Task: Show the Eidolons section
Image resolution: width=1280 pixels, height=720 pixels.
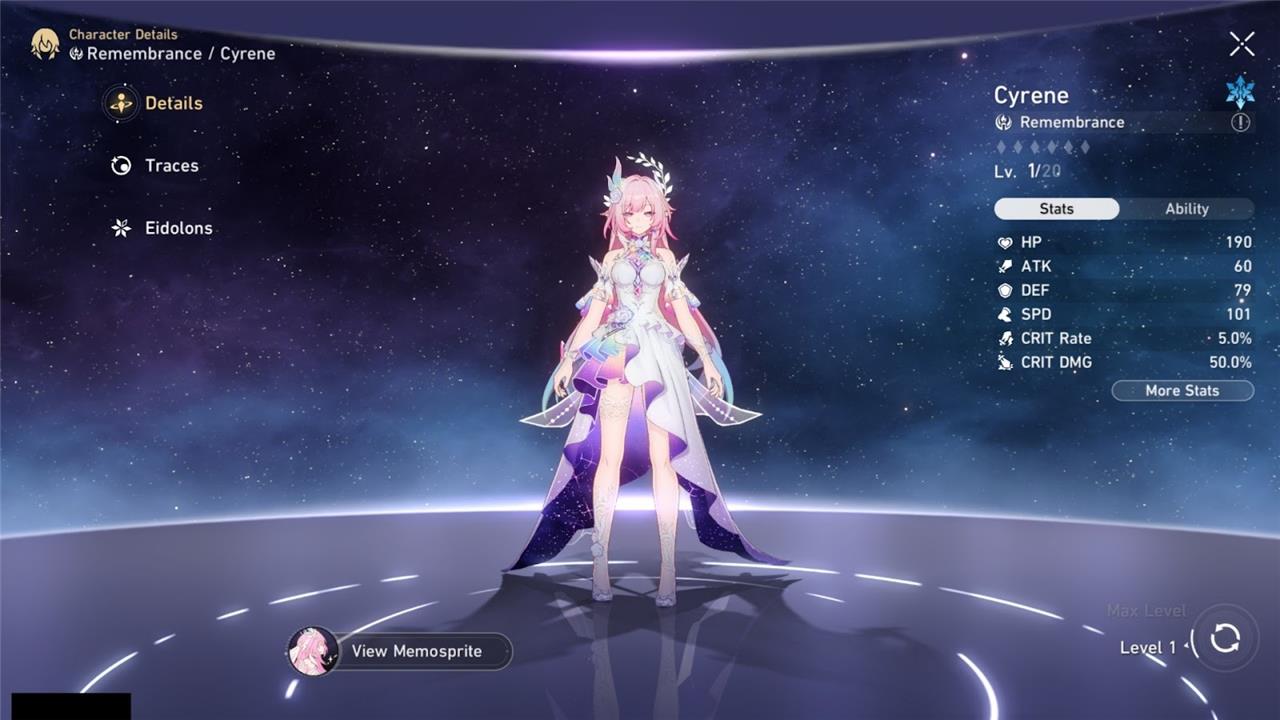Action: 162,228
